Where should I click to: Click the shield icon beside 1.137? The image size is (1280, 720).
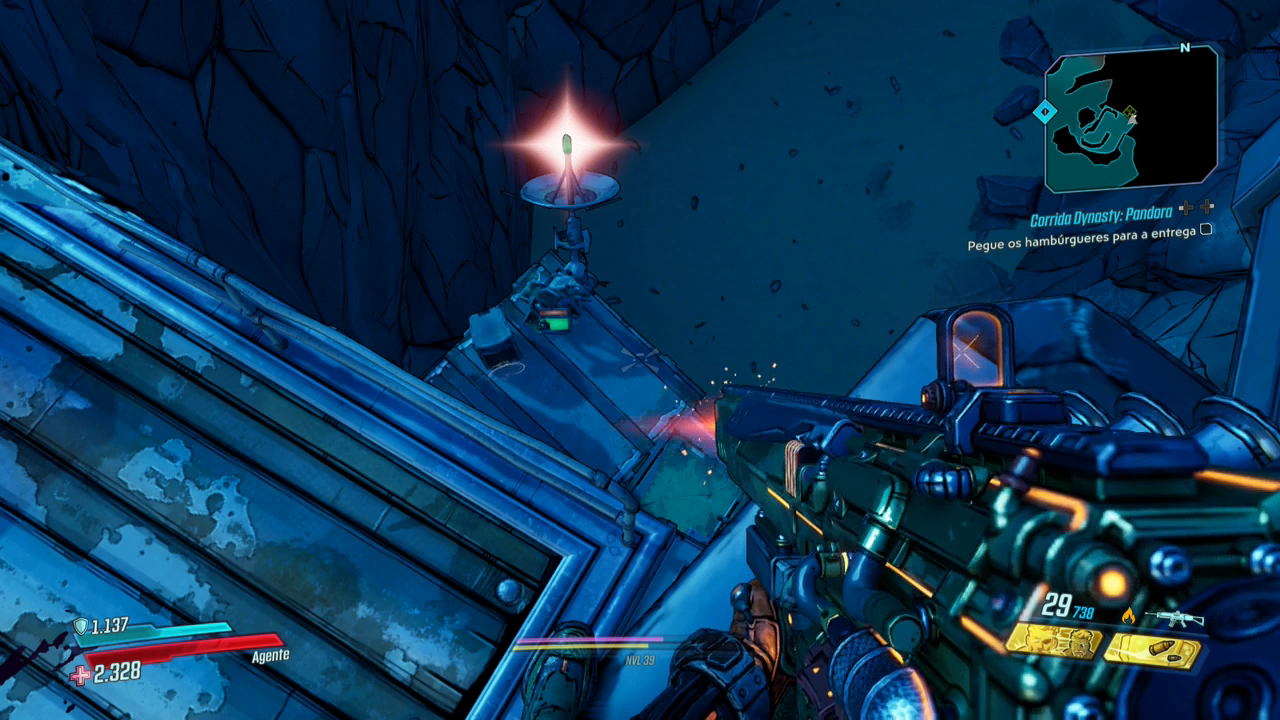pos(80,626)
